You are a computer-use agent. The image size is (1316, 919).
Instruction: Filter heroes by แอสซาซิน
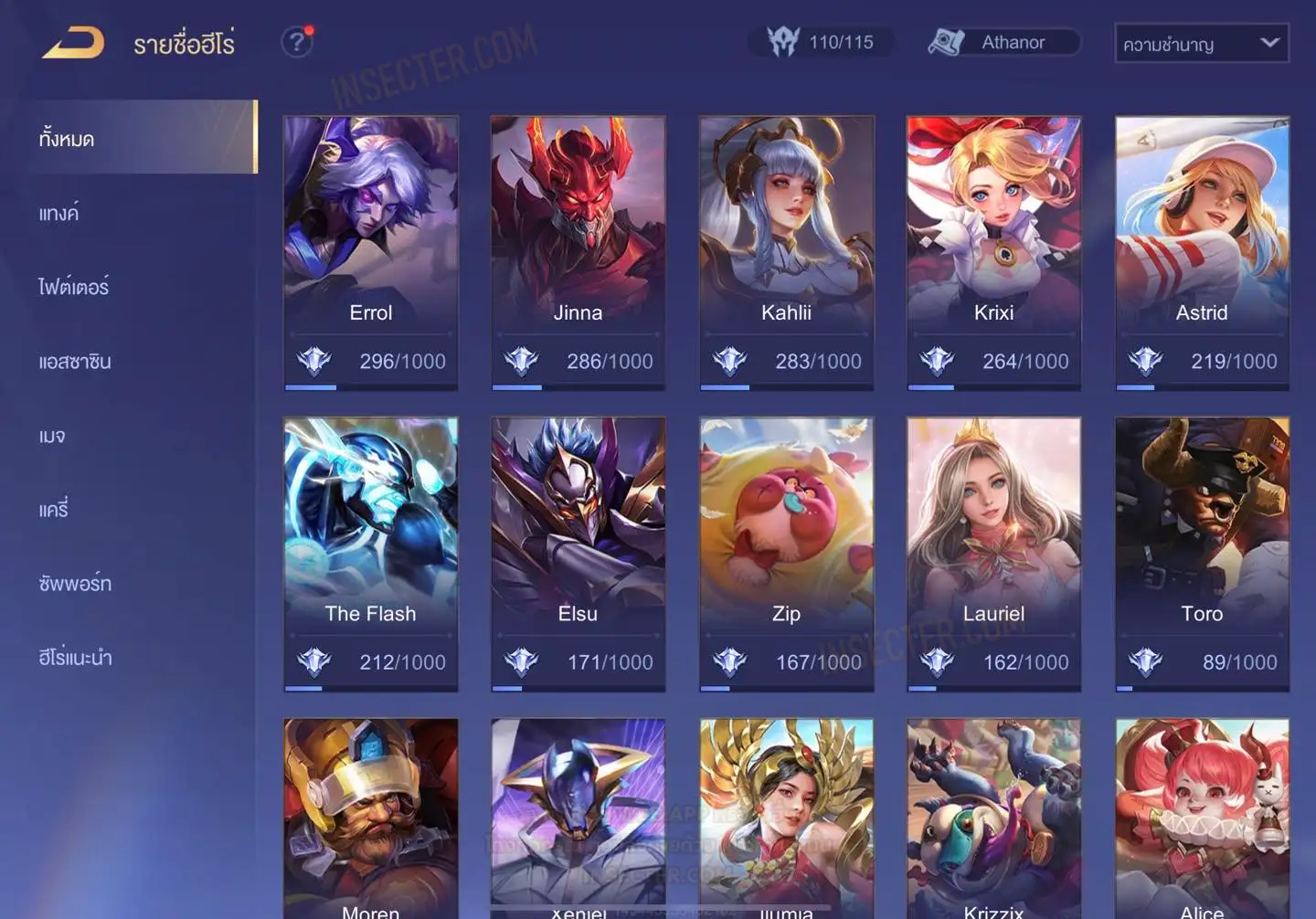tap(75, 362)
